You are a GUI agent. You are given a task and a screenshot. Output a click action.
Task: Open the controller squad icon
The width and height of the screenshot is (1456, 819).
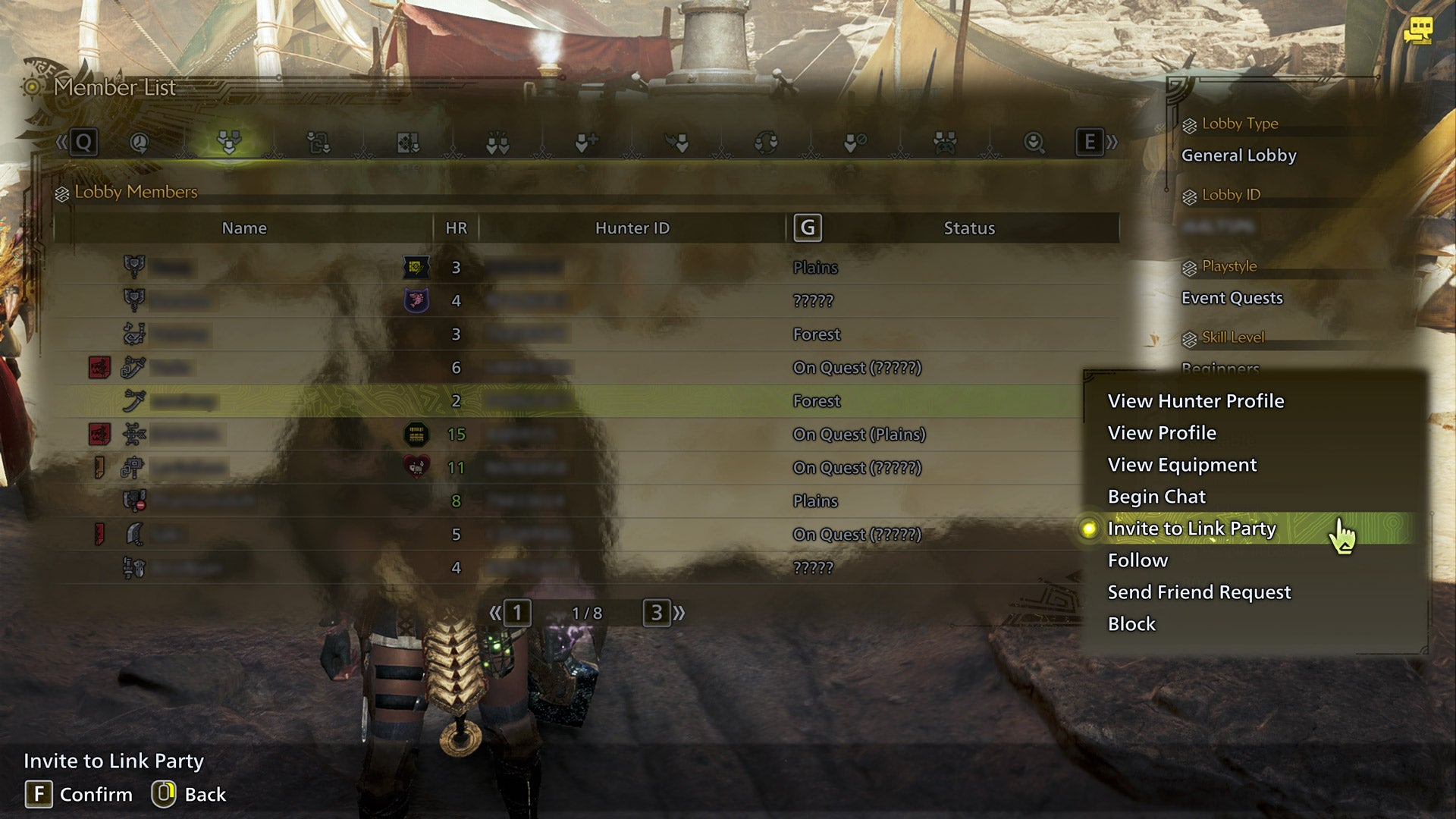pyautogui.click(x=946, y=144)
